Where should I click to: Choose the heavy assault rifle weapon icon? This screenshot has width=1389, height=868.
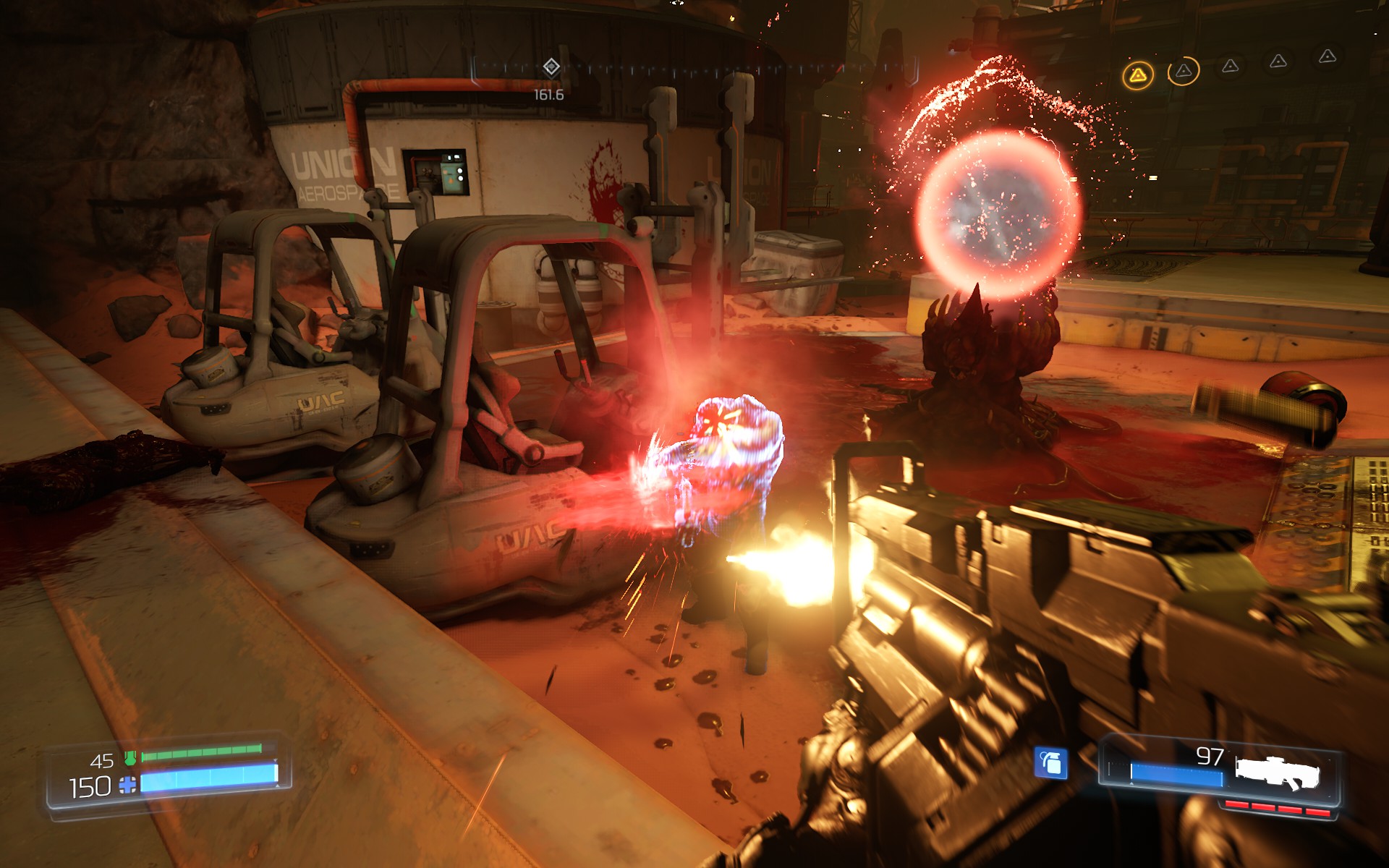1277,773
